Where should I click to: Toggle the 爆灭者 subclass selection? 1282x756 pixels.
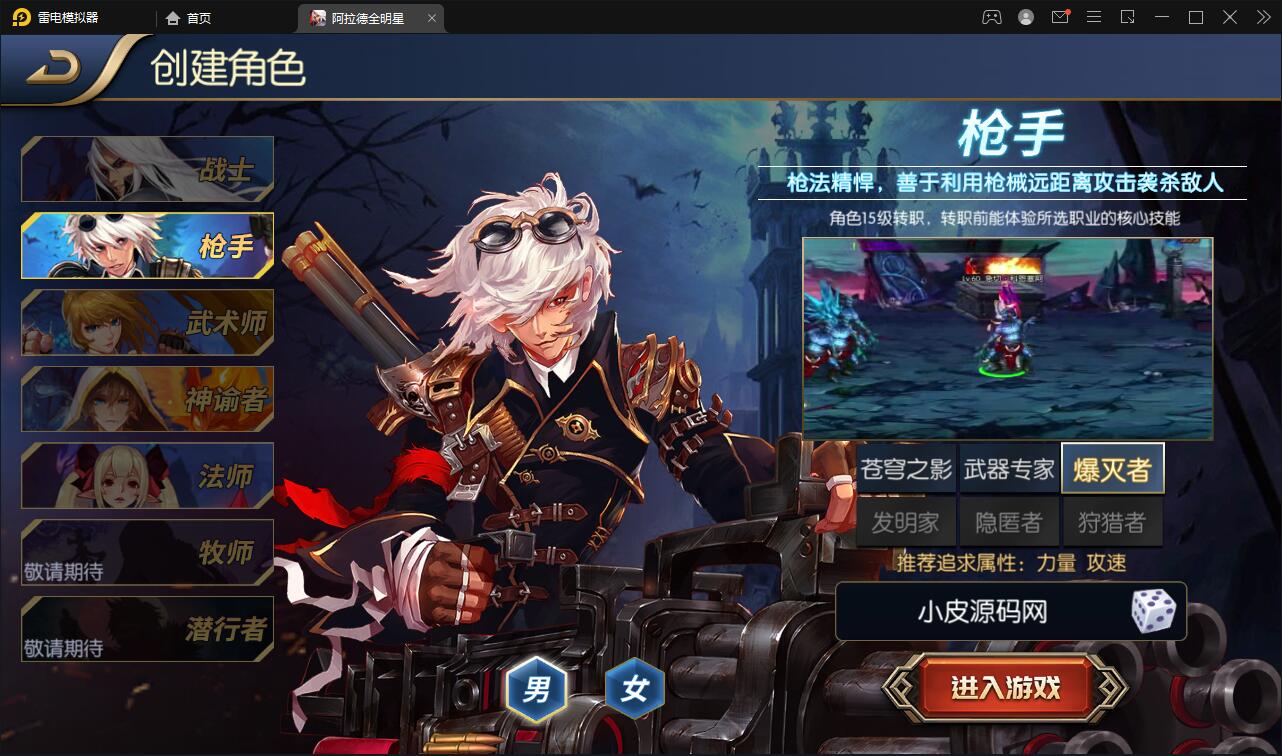coord(1112,467)
